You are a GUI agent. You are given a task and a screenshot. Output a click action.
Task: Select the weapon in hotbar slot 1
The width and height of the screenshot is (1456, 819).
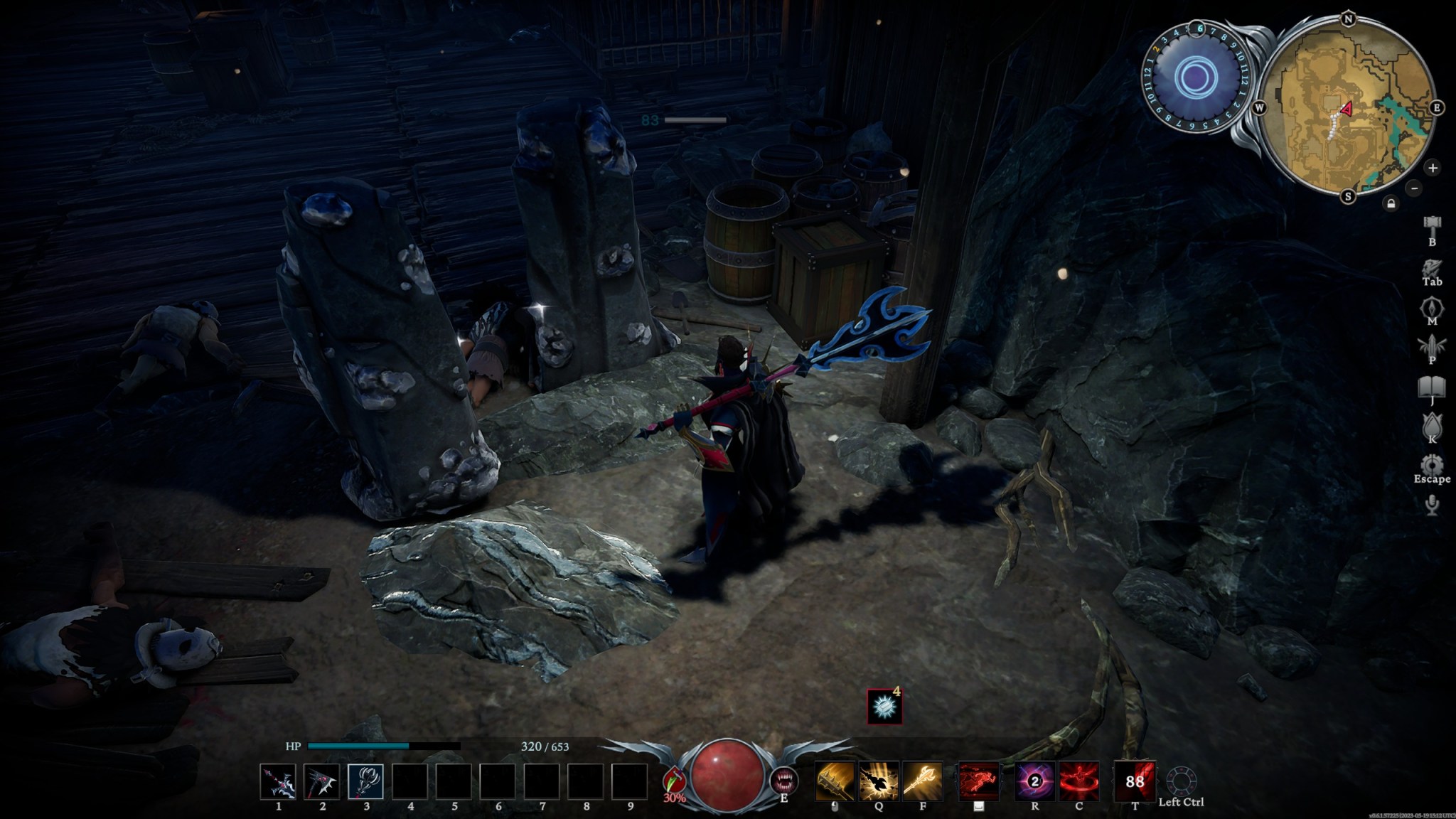click(x=280, y=781)
